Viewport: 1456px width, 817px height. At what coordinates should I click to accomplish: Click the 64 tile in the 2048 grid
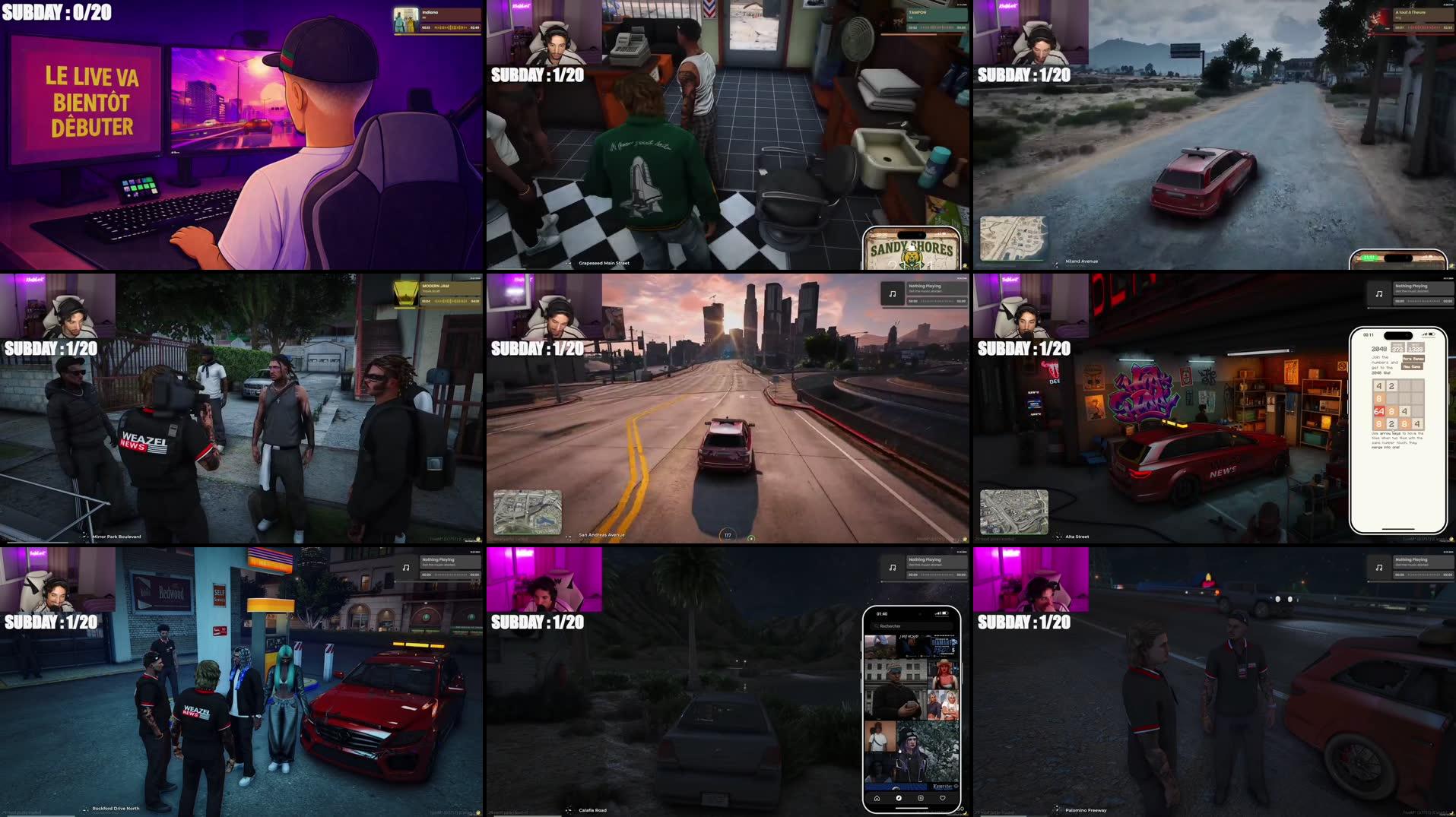click(1380, 411)
